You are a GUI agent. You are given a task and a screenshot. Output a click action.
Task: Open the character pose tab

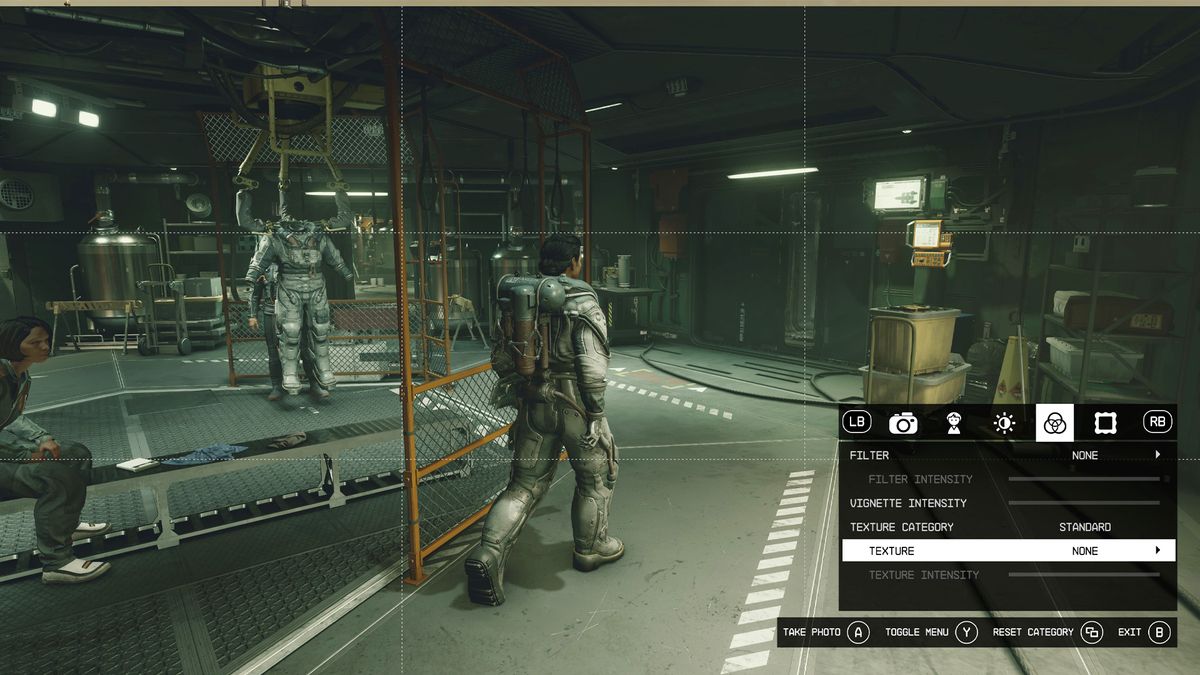(x=954, y=423)
